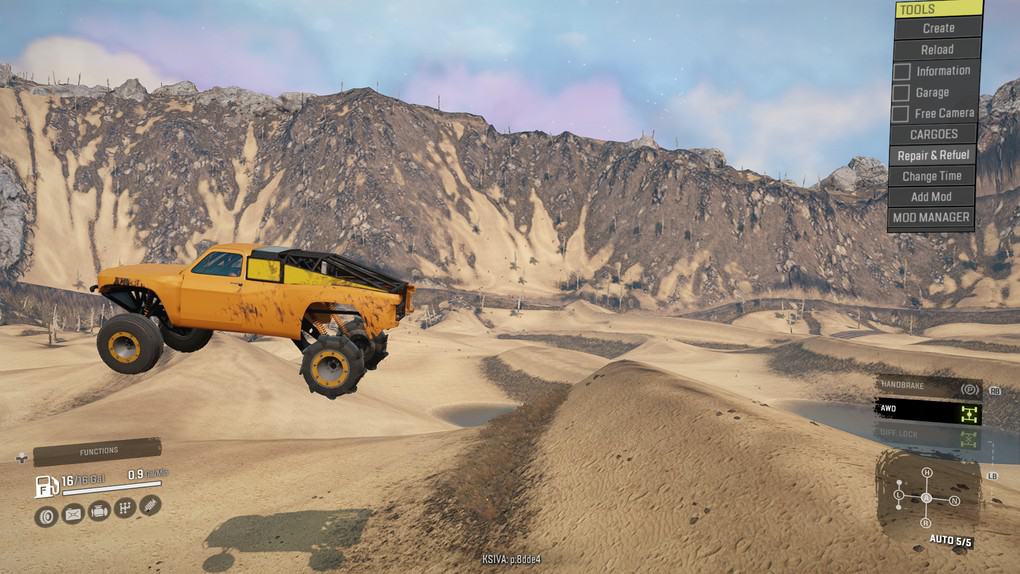The height and width of the screenshot is (574, 1020).
Task: Shift into high gear on the gearbox
Action: pyautogui.click(x=926, y=472)
